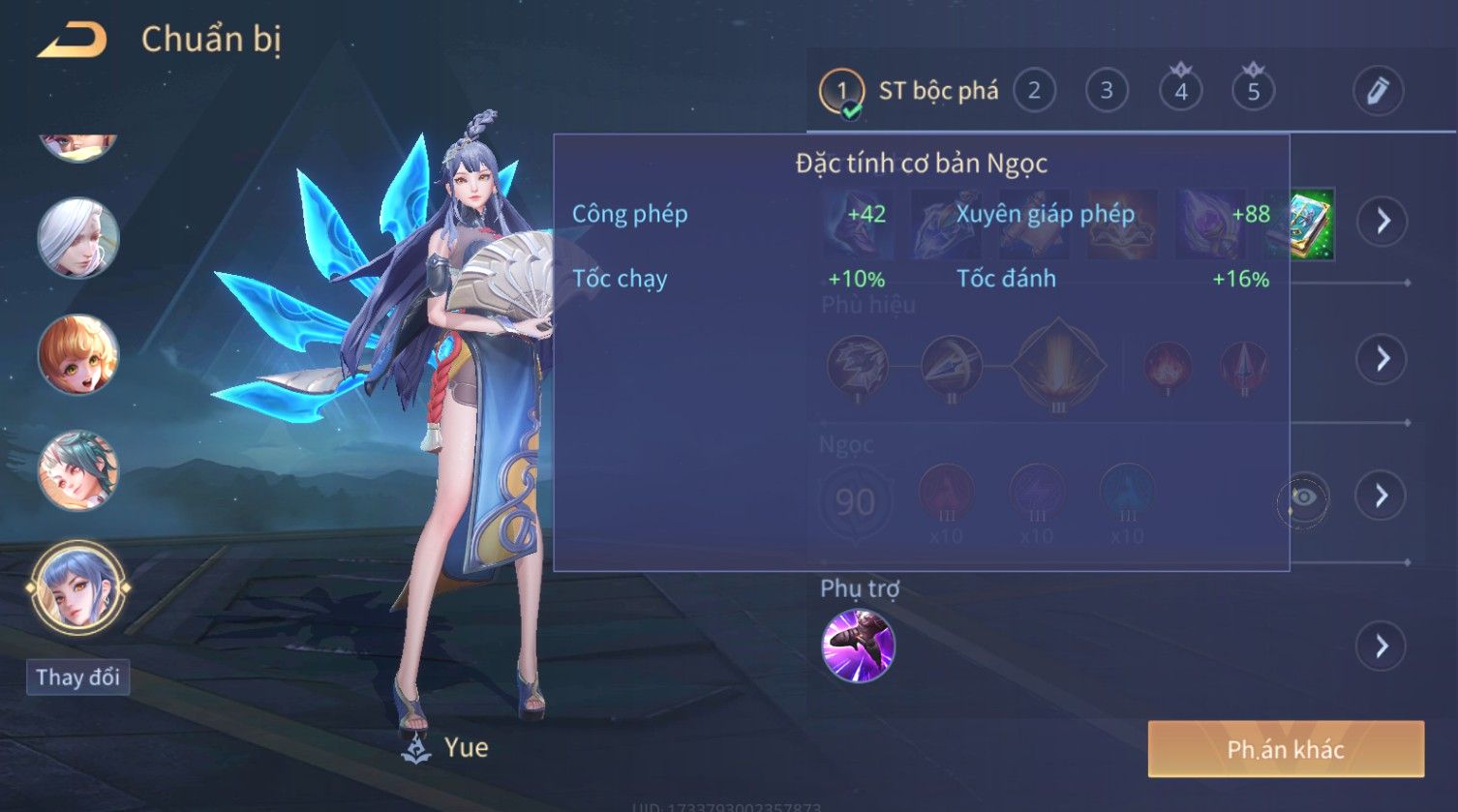1458x812 pixels.
Task: Pick the teal-haired hero portrait
Action: (78, 471)
